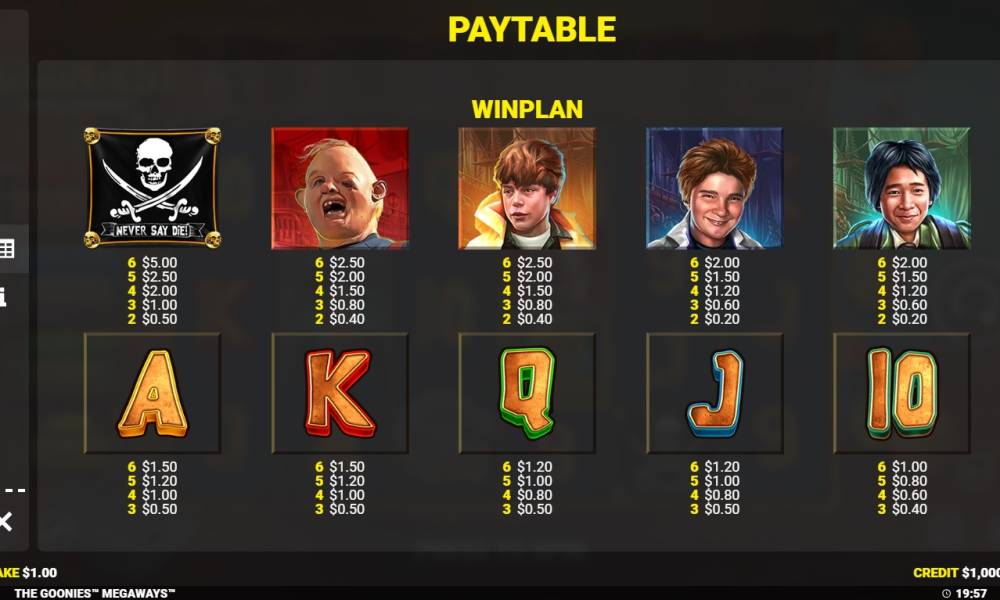Show the game info page
This screenshot has width=1000, height=600.
pos(3,297)
